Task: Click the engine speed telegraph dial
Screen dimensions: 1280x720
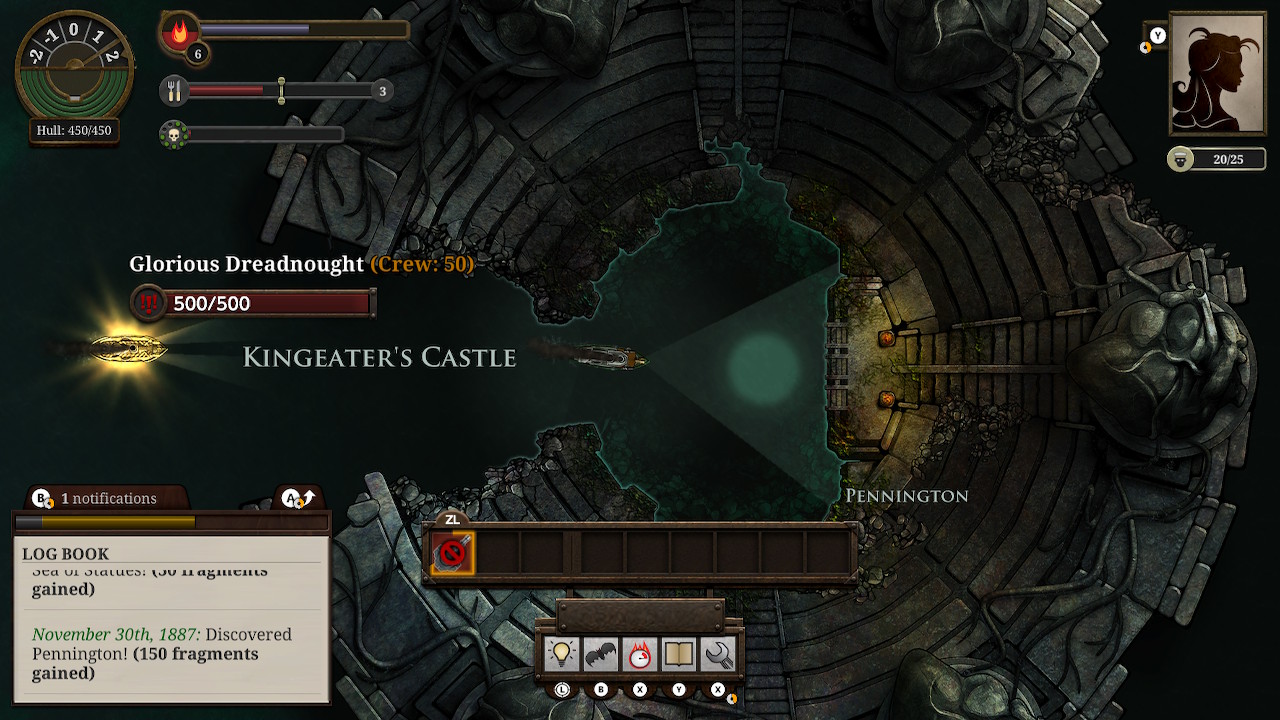Action: pos(74,67)
